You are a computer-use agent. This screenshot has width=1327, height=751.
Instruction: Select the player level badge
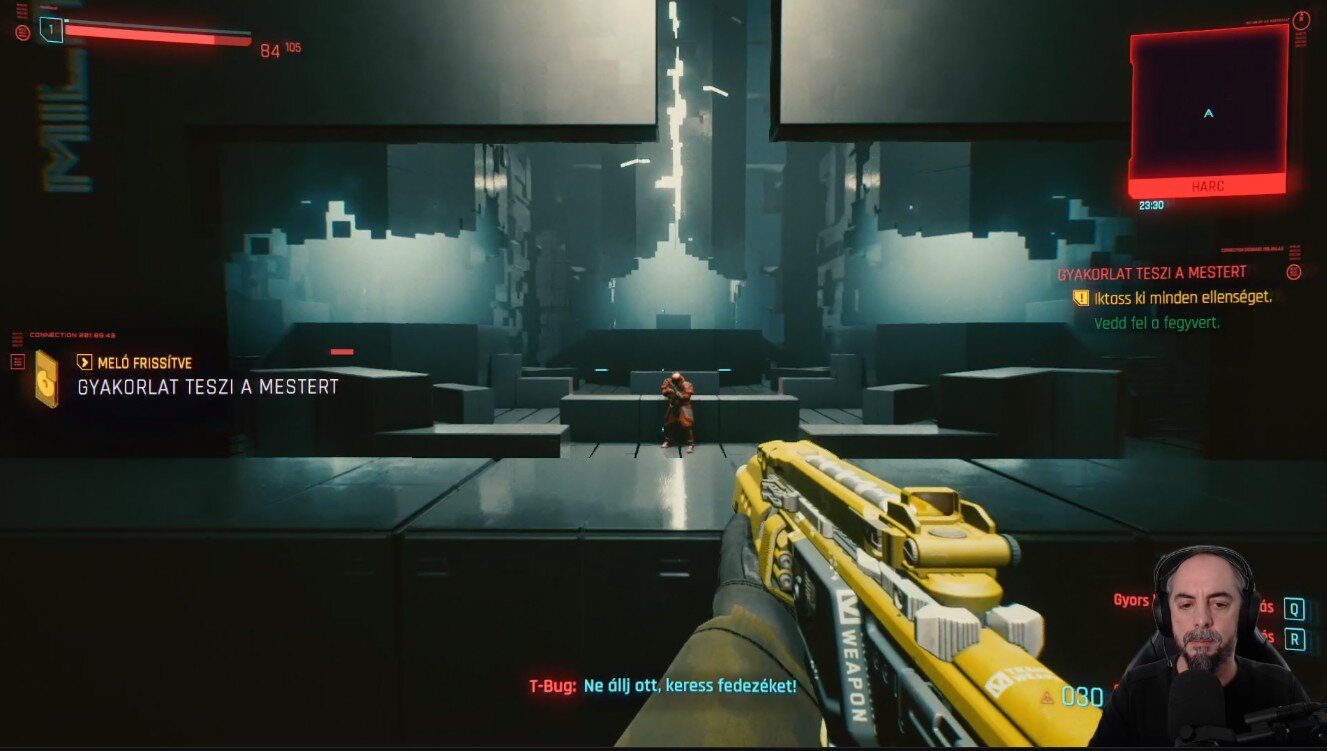(50, 29)
